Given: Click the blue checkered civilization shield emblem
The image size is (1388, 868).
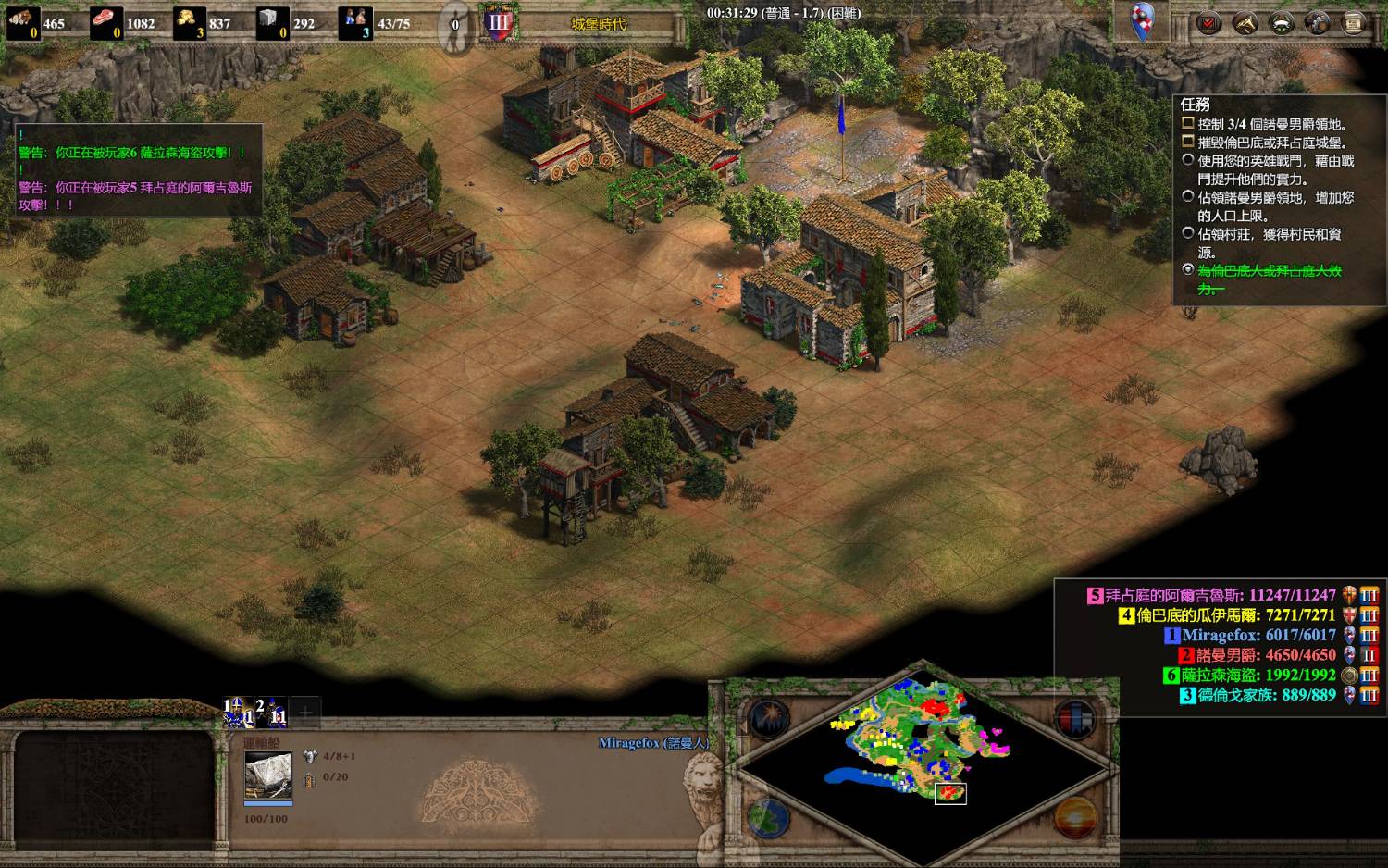Looking at the screenshot, I should pos(1145,21).
